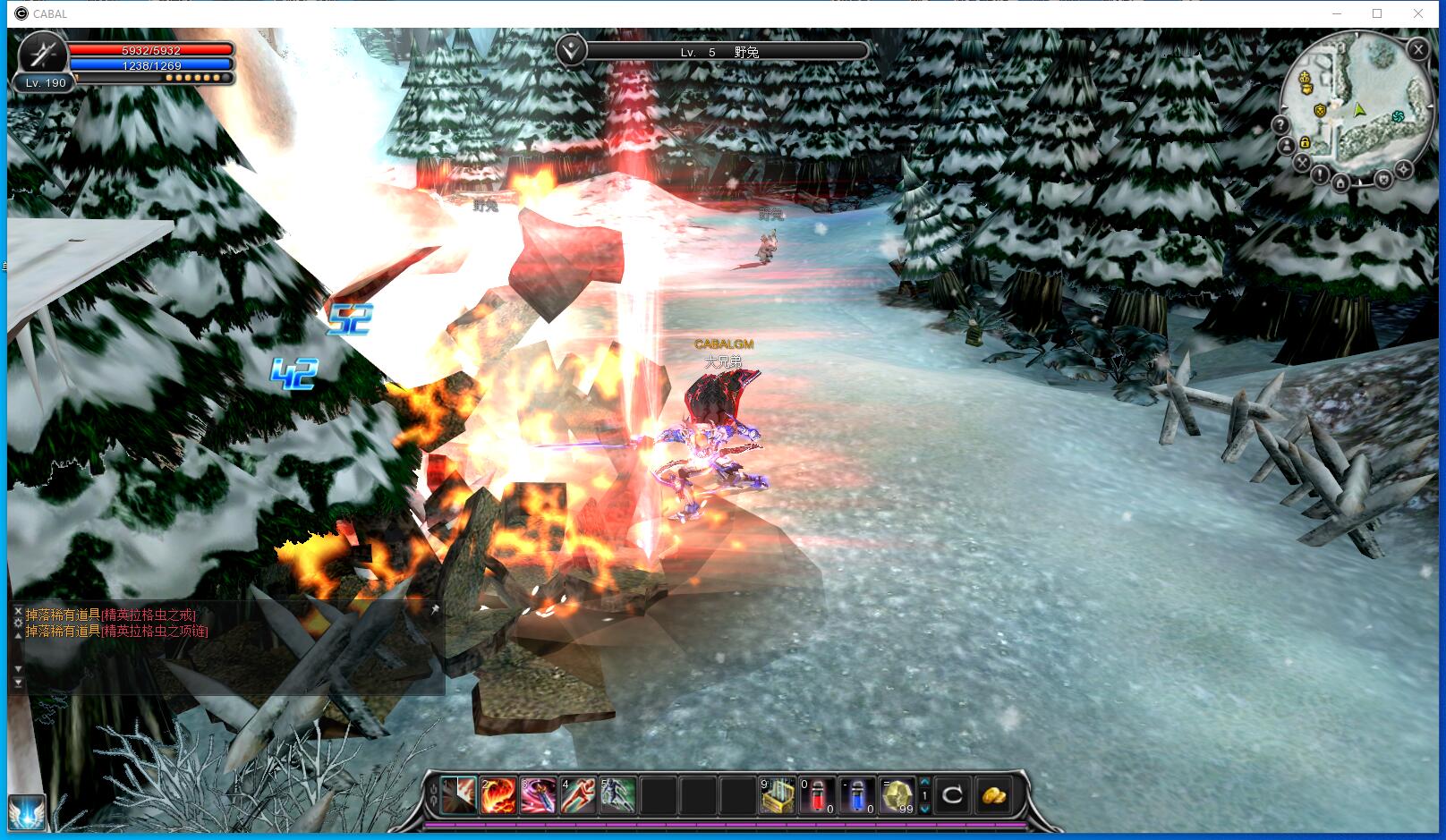Open the gold coins button on hotbar
Image resolution: width=1446 pixels, height=840 pixels.
click(994, 795)
